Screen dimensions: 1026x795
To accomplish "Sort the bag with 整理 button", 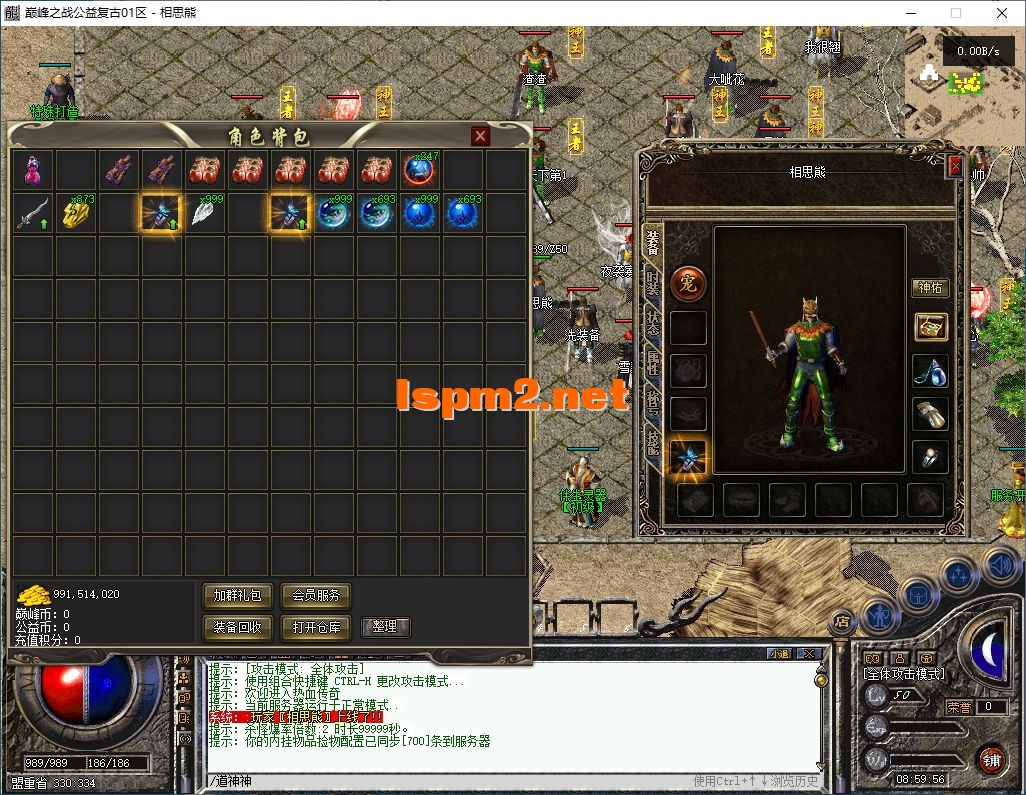I will pos(384,627).
